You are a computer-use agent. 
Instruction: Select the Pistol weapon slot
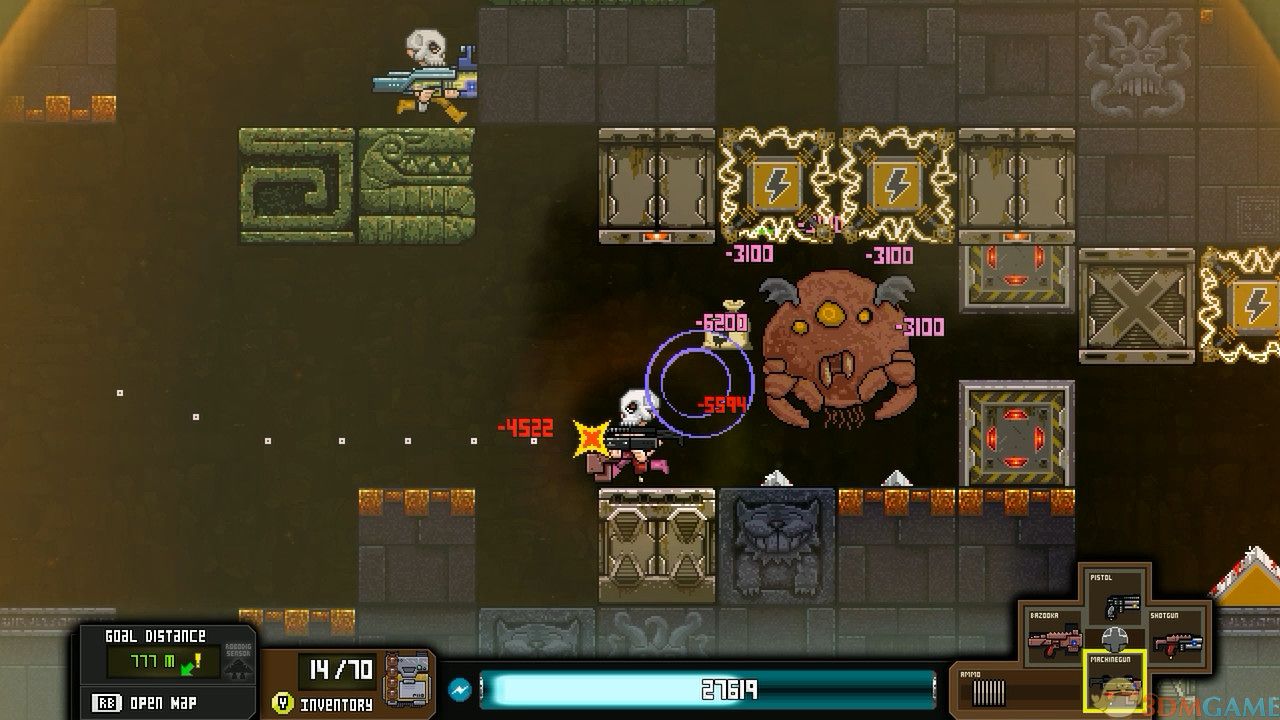1114,598
